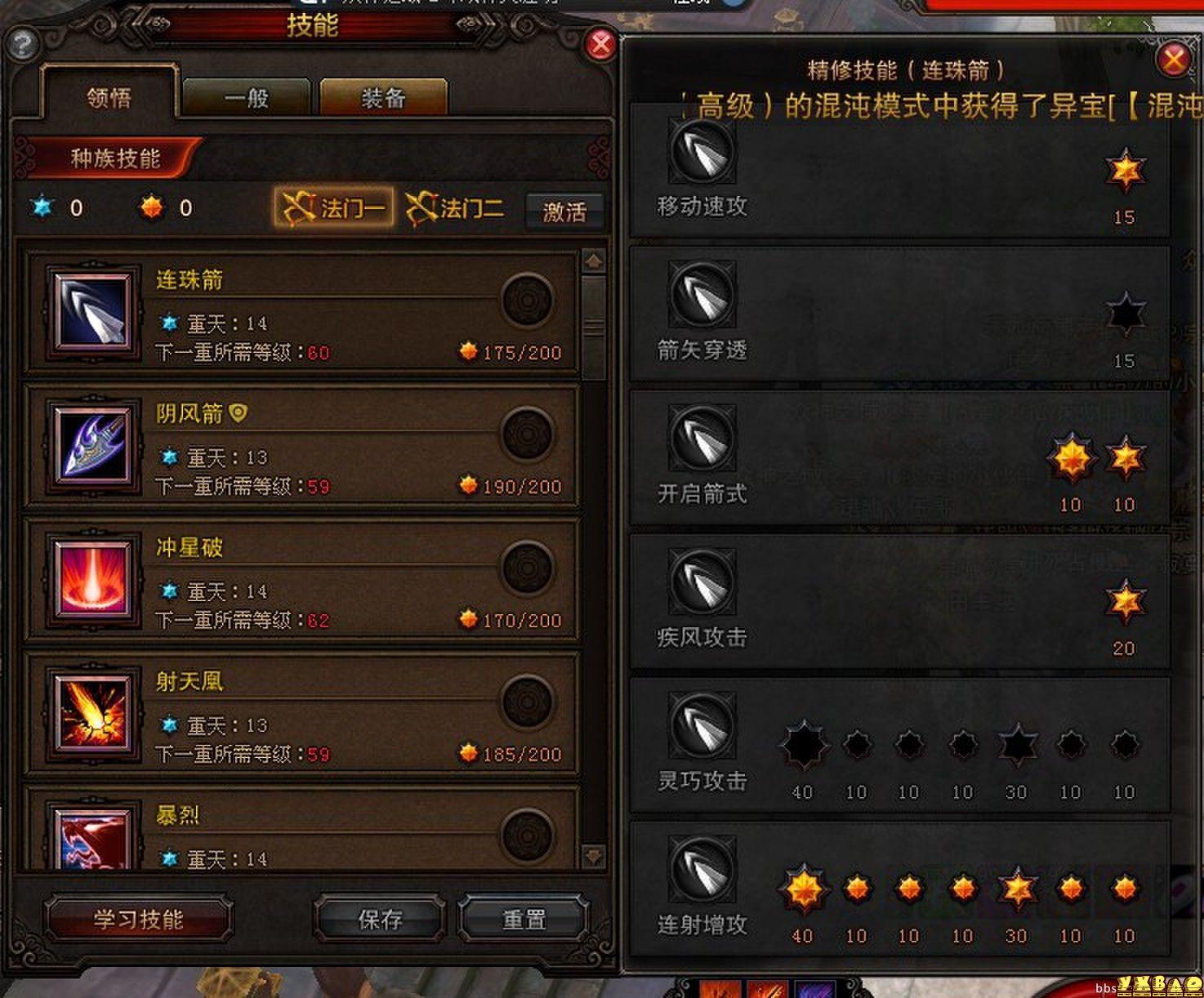Select the 连珠箭 skill icon

coord(91,312)
